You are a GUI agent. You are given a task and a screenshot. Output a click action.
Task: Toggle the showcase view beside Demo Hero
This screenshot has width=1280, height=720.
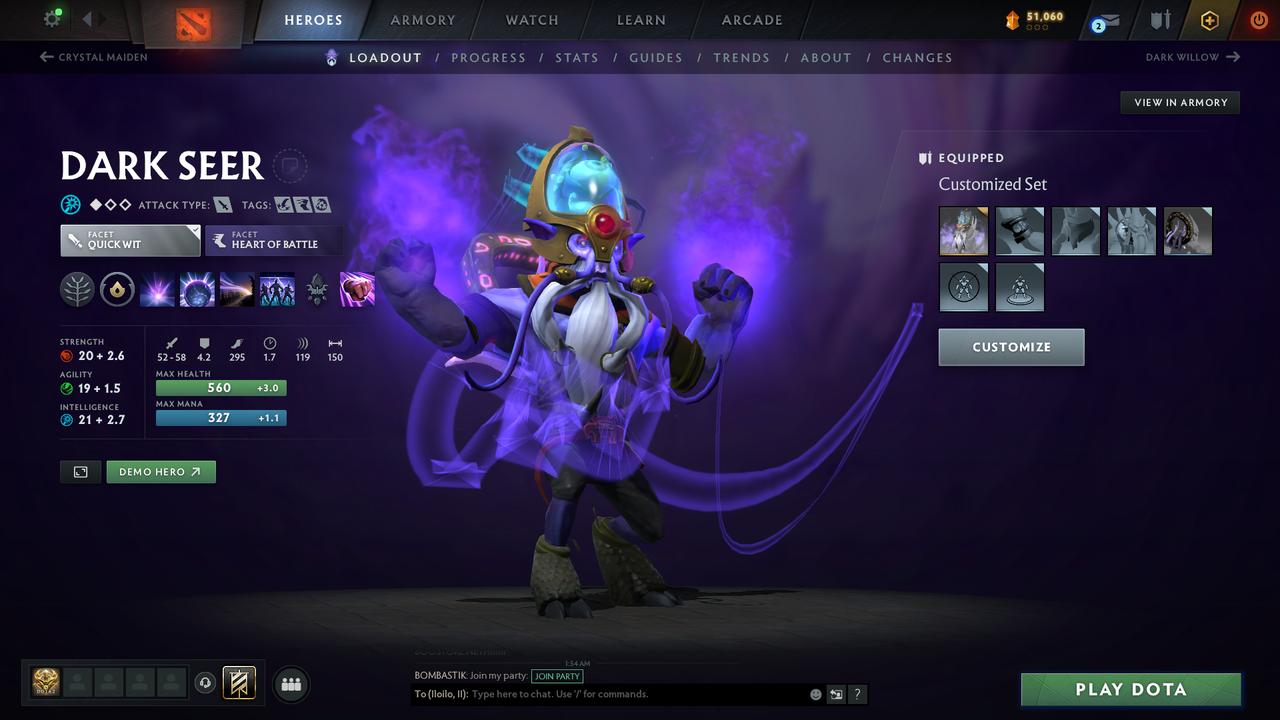coord(80,471)
